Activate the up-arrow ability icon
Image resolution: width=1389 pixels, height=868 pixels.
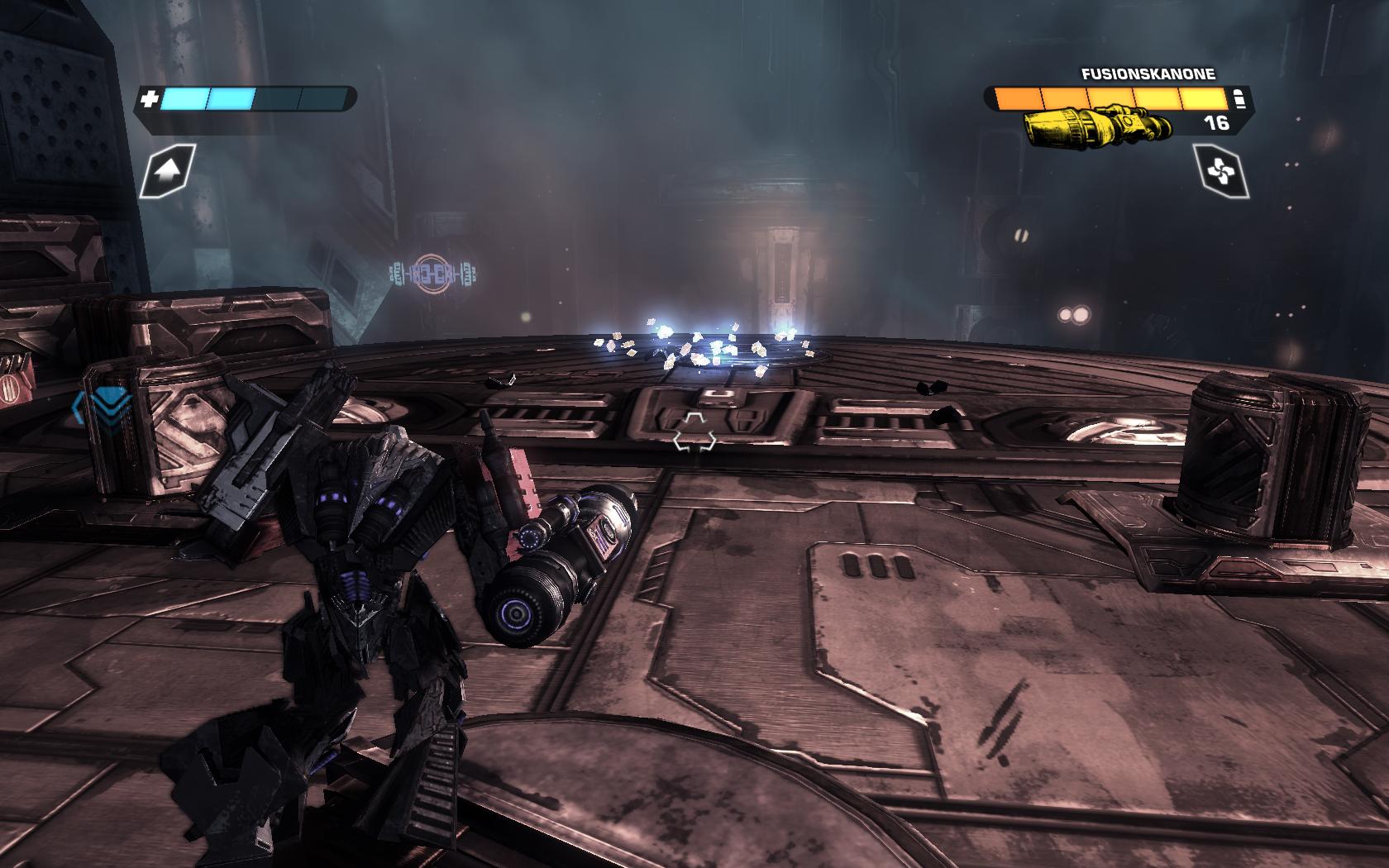tap(168, 171)
